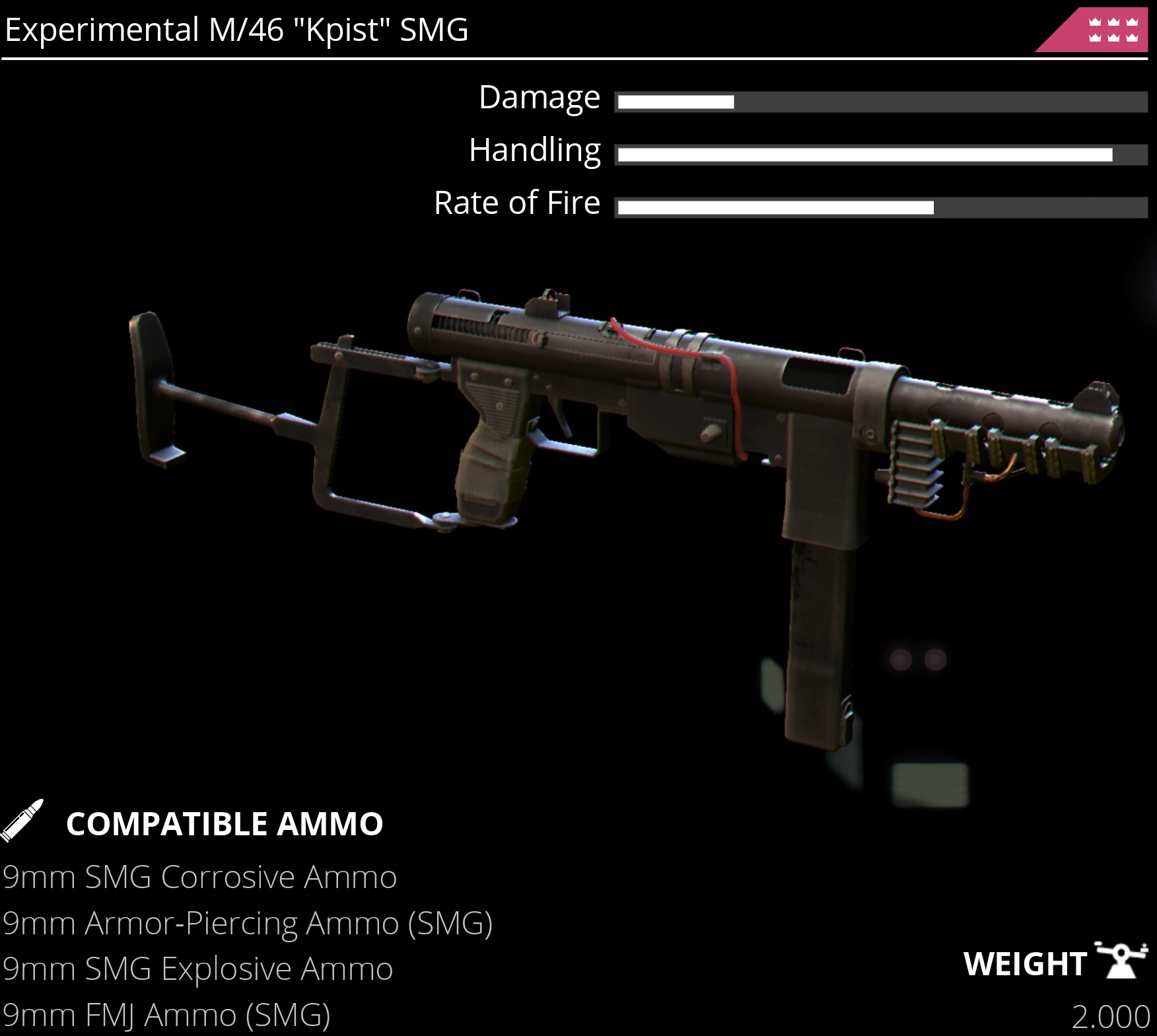This screenshot has width=1157, height=1036.
Task: Click the Rate of Fire progress bar
Action: pos(882,206)
